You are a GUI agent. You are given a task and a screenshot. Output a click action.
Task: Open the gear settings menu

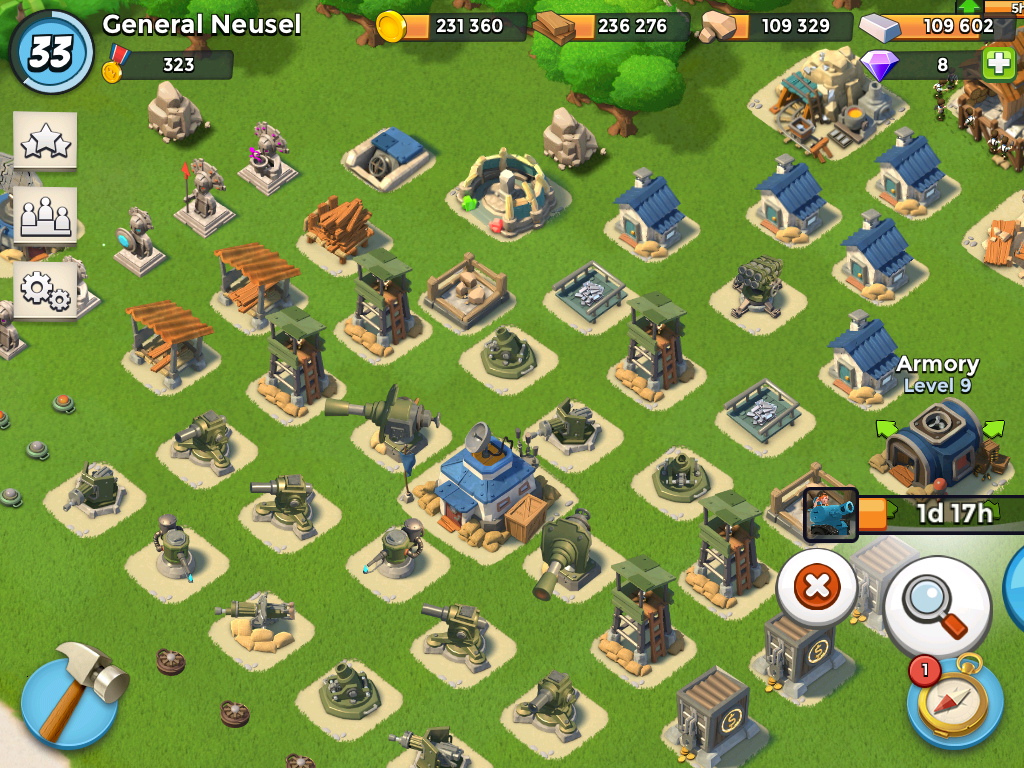45,290
